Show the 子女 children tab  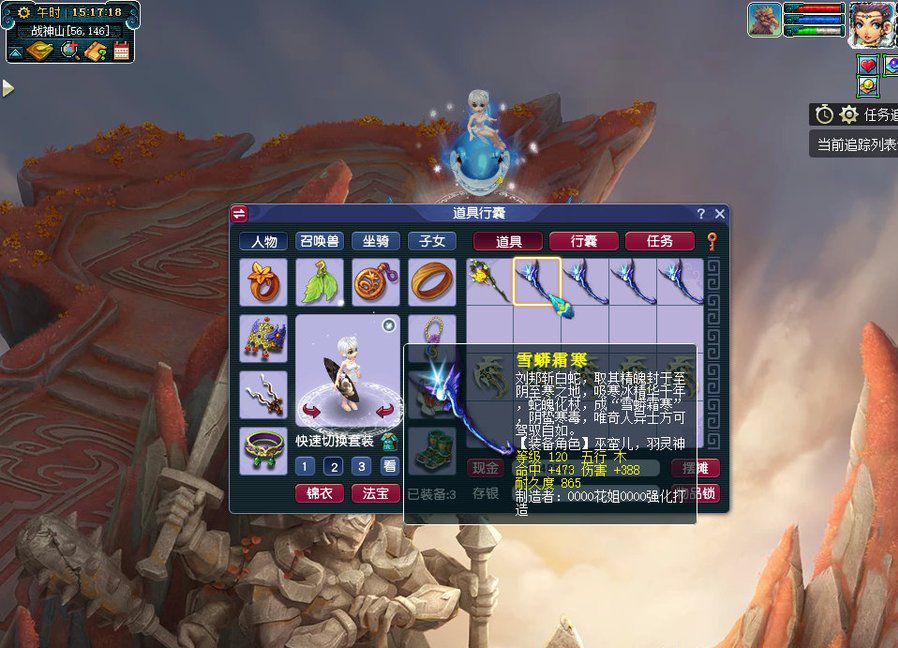432,241
